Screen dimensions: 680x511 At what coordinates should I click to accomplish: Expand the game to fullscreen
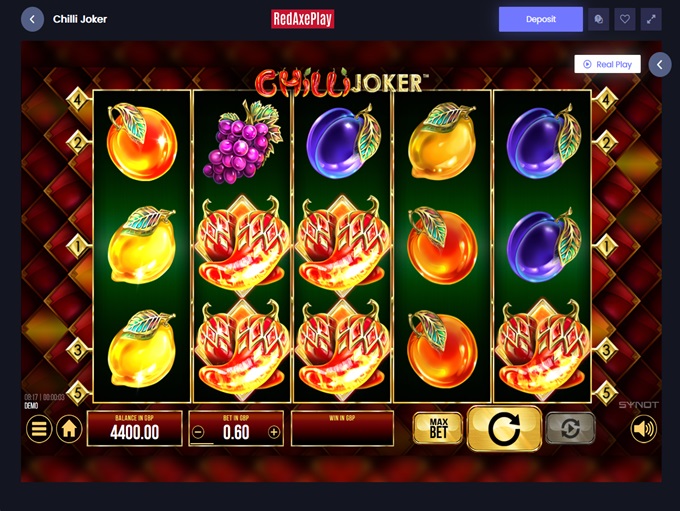point(651,19)
